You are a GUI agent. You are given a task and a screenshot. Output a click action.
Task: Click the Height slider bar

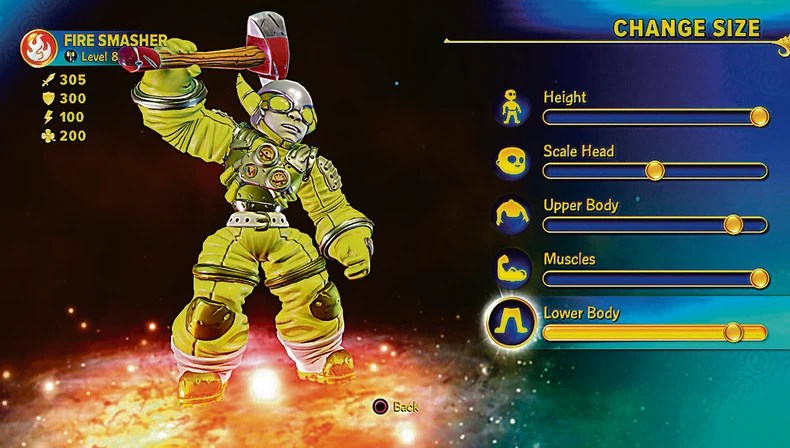point(655,117)
